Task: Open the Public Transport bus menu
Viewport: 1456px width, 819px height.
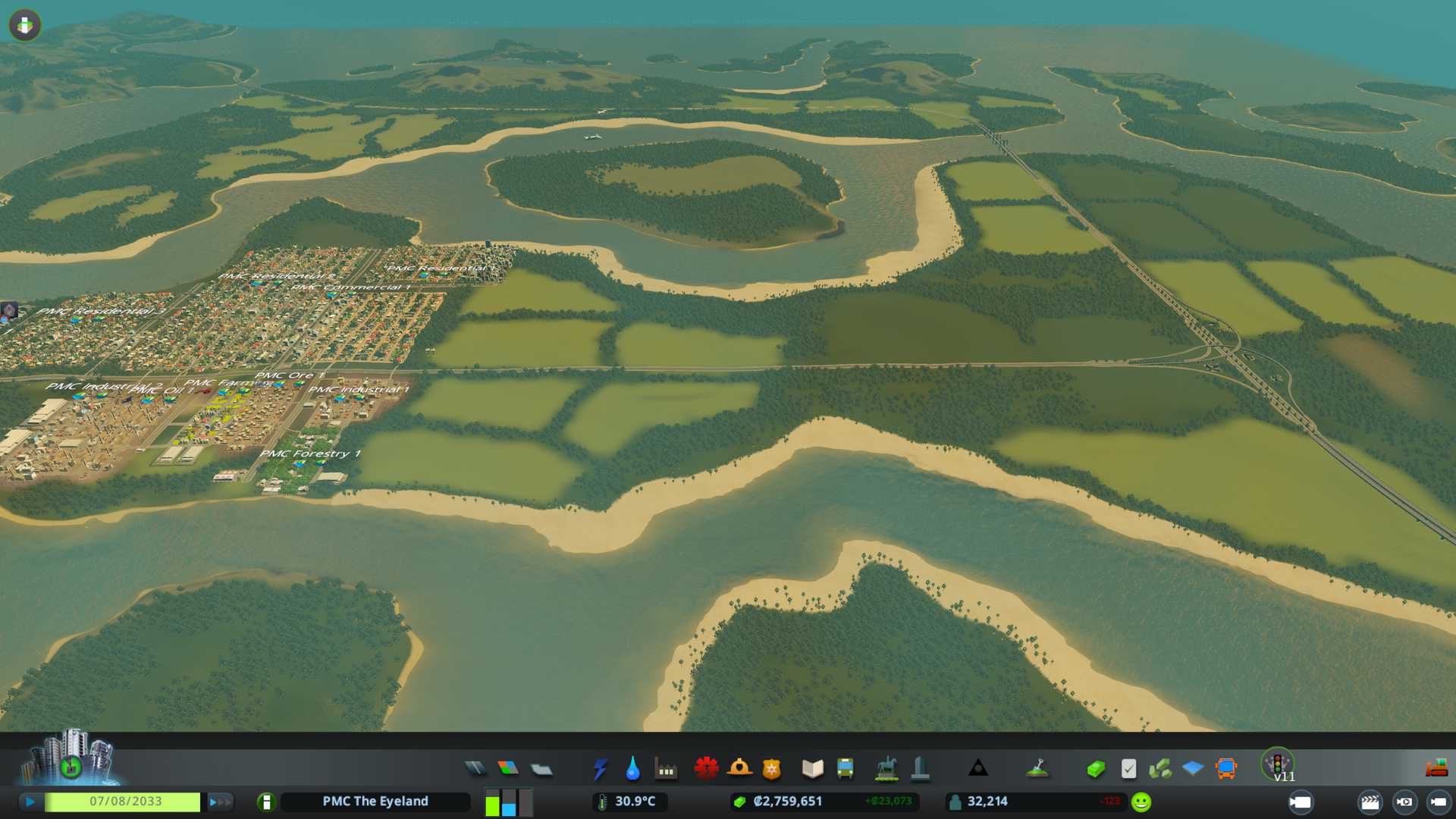Action: (x=845, y=769)
